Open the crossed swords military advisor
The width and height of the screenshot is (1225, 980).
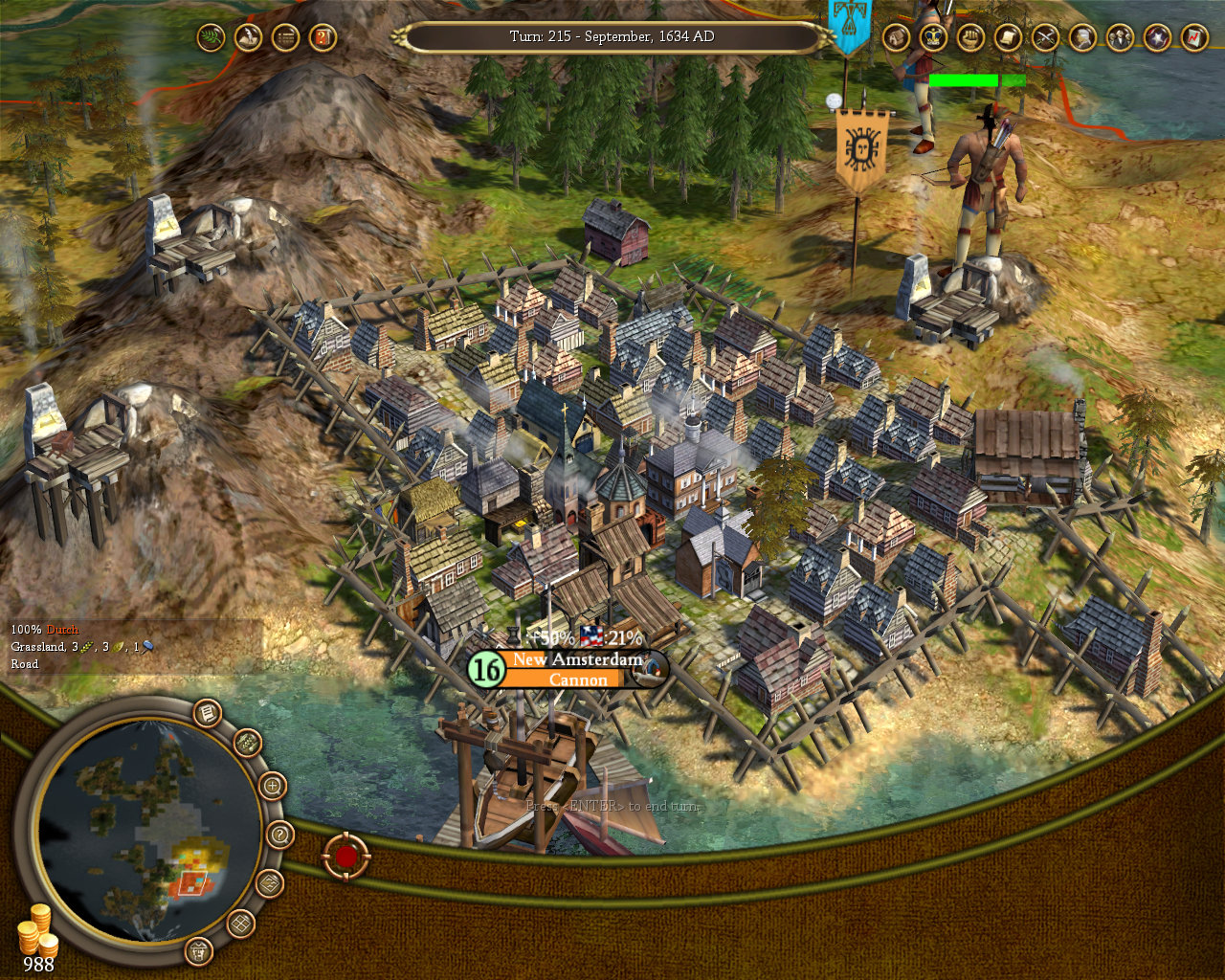(x=1045, y=38)
